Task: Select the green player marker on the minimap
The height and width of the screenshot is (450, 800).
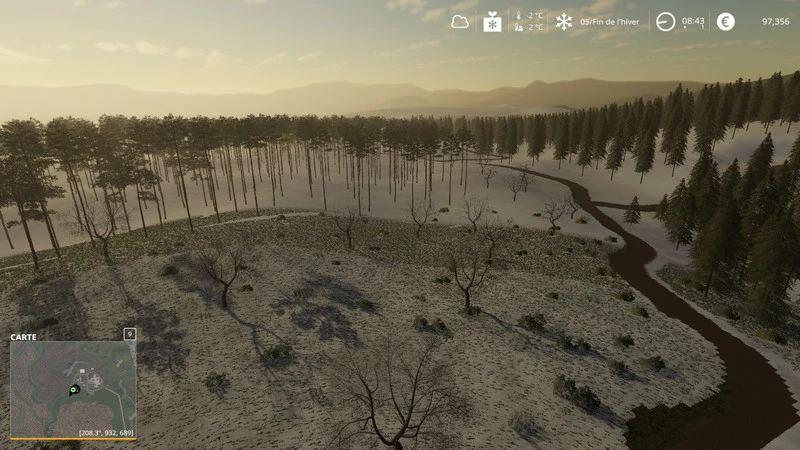Action: pos(73,389)
